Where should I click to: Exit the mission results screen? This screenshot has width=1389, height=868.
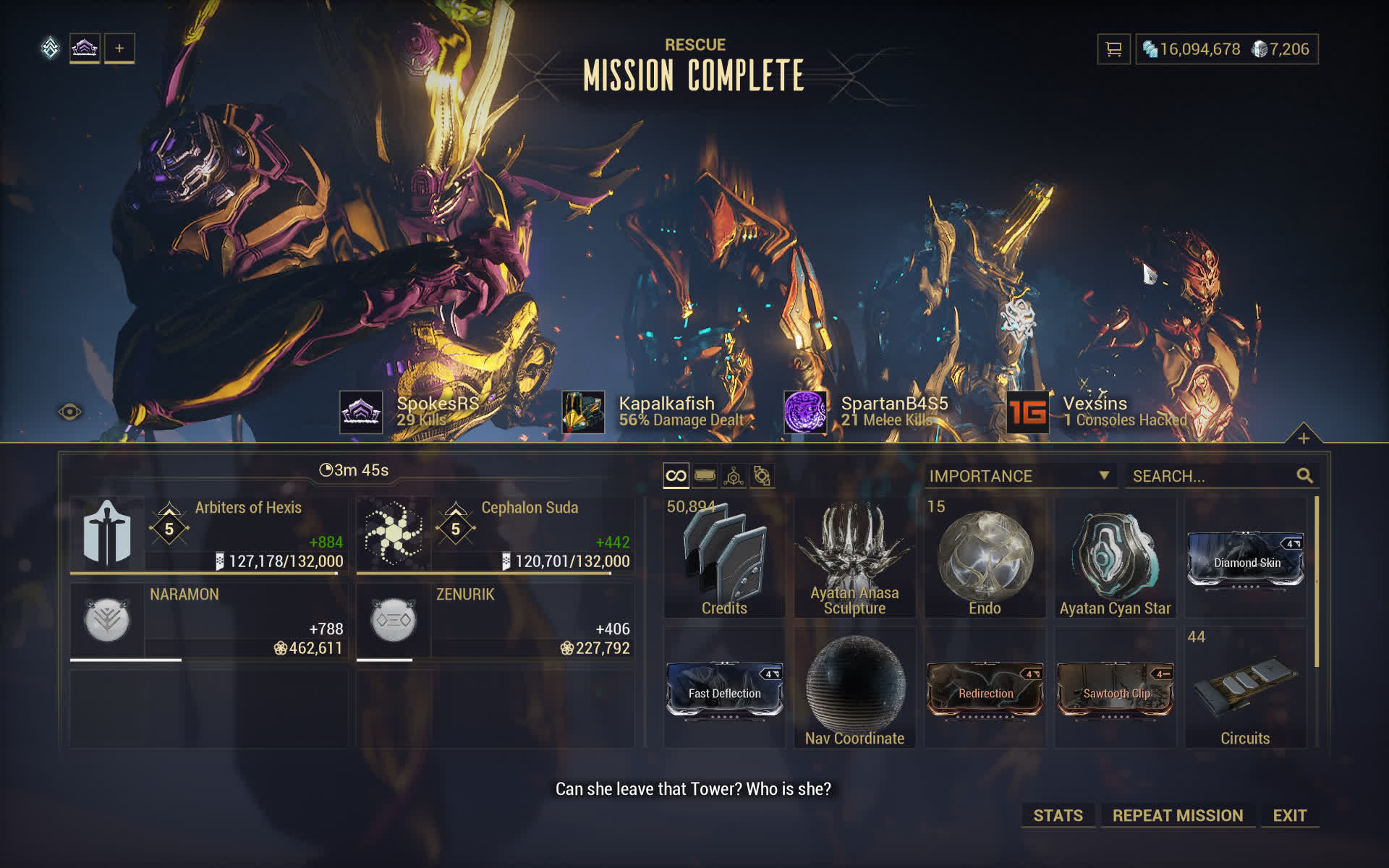1289,815
